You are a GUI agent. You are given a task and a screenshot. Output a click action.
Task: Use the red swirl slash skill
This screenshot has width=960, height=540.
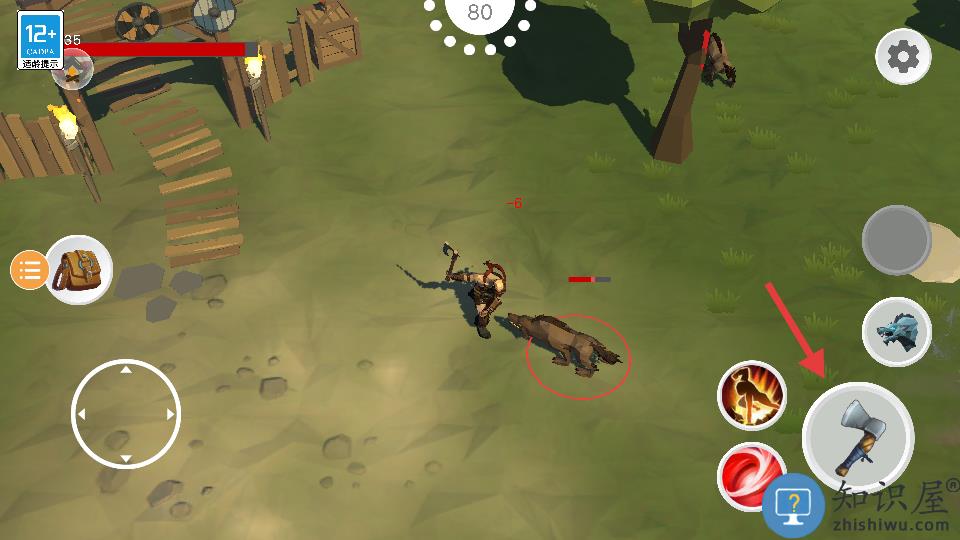pos(748,472)
